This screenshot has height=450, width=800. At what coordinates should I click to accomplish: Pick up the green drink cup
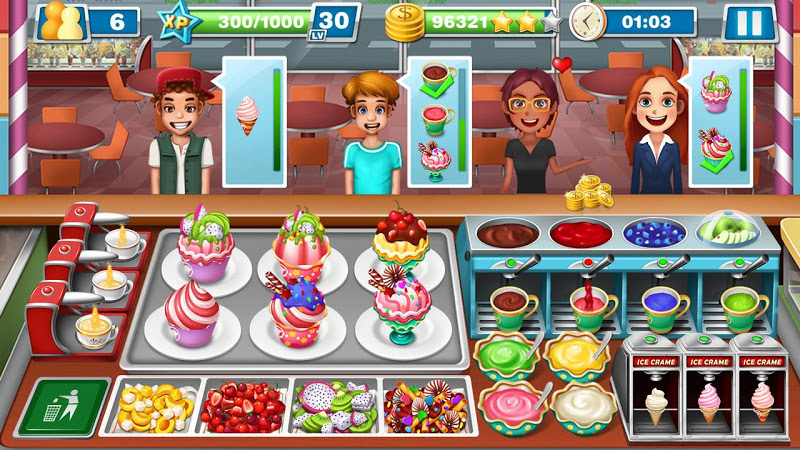click(741, 305)
